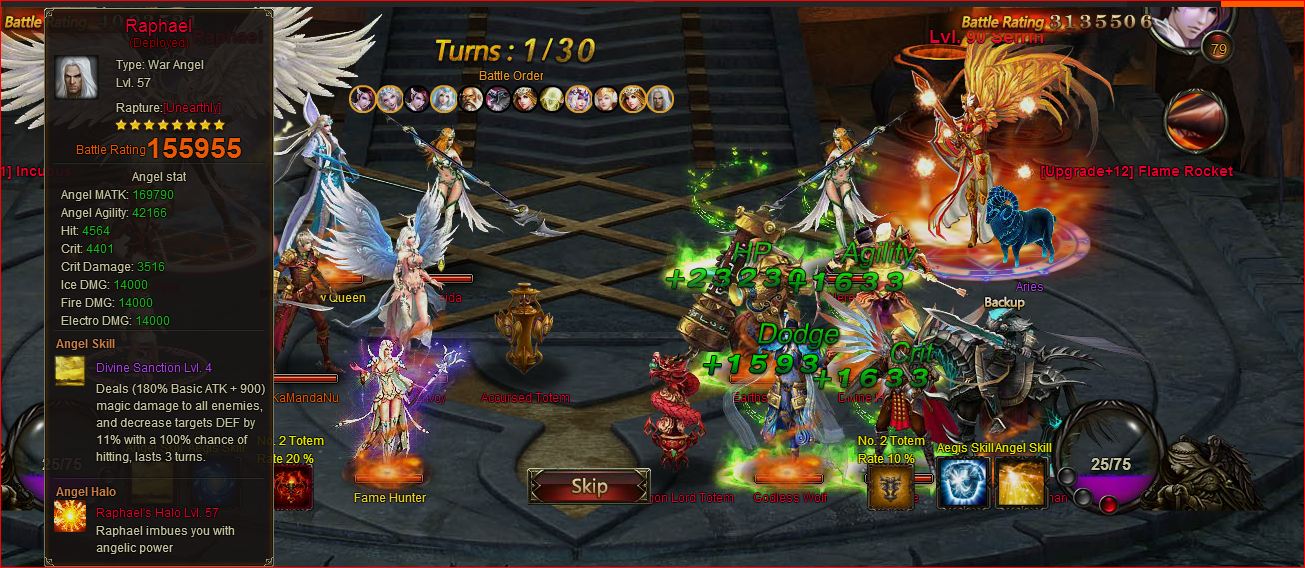The height and width of the screenshot is (568, 1305).
Task: Click the Raphael's Halo icon
Action: pos(71,517)
